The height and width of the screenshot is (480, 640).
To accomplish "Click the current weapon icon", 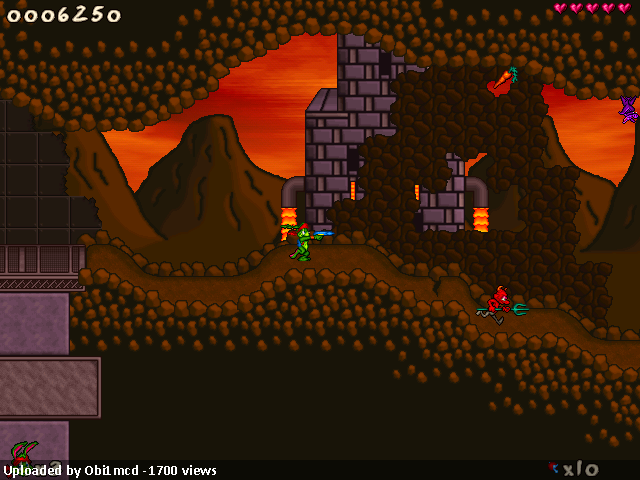I will coord(553,467).
